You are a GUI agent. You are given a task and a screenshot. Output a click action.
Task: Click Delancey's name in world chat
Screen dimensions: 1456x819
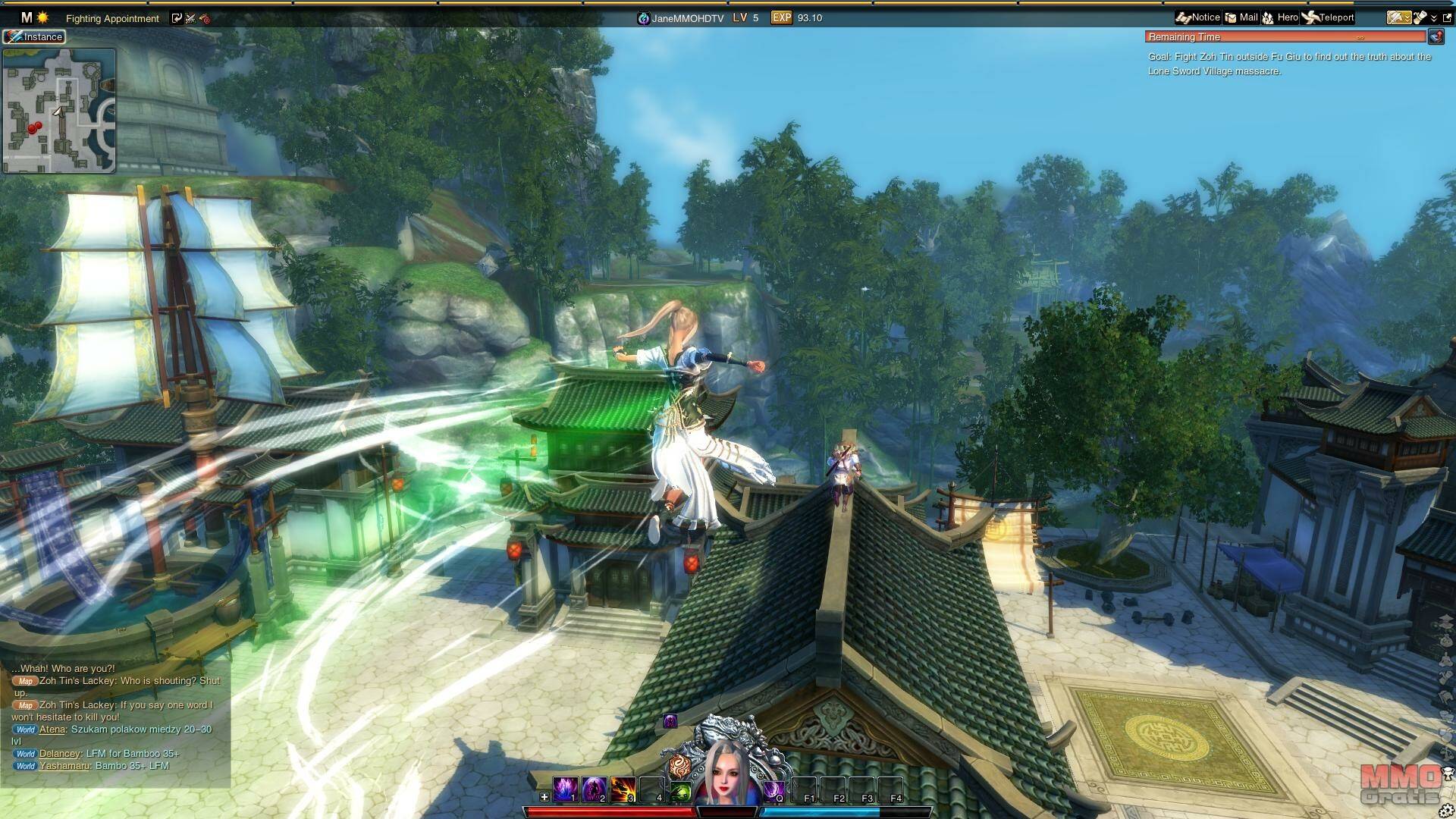[x=60, y=754]
